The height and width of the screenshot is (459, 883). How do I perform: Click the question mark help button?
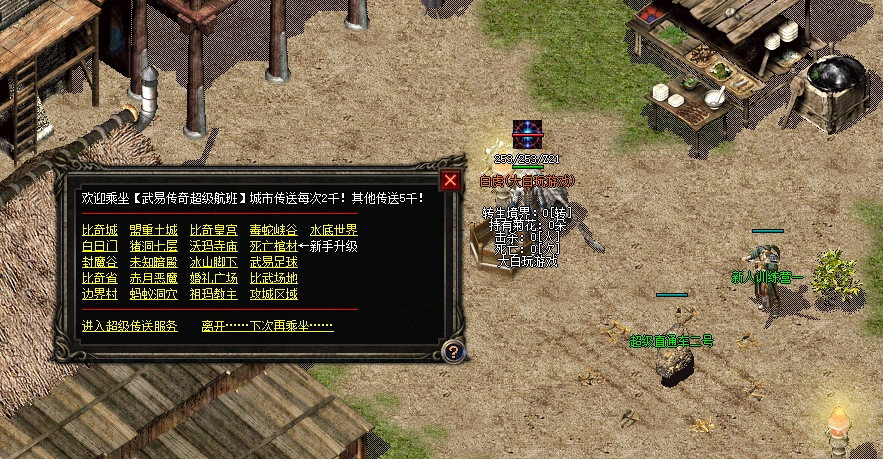click(x=453, y=351)
